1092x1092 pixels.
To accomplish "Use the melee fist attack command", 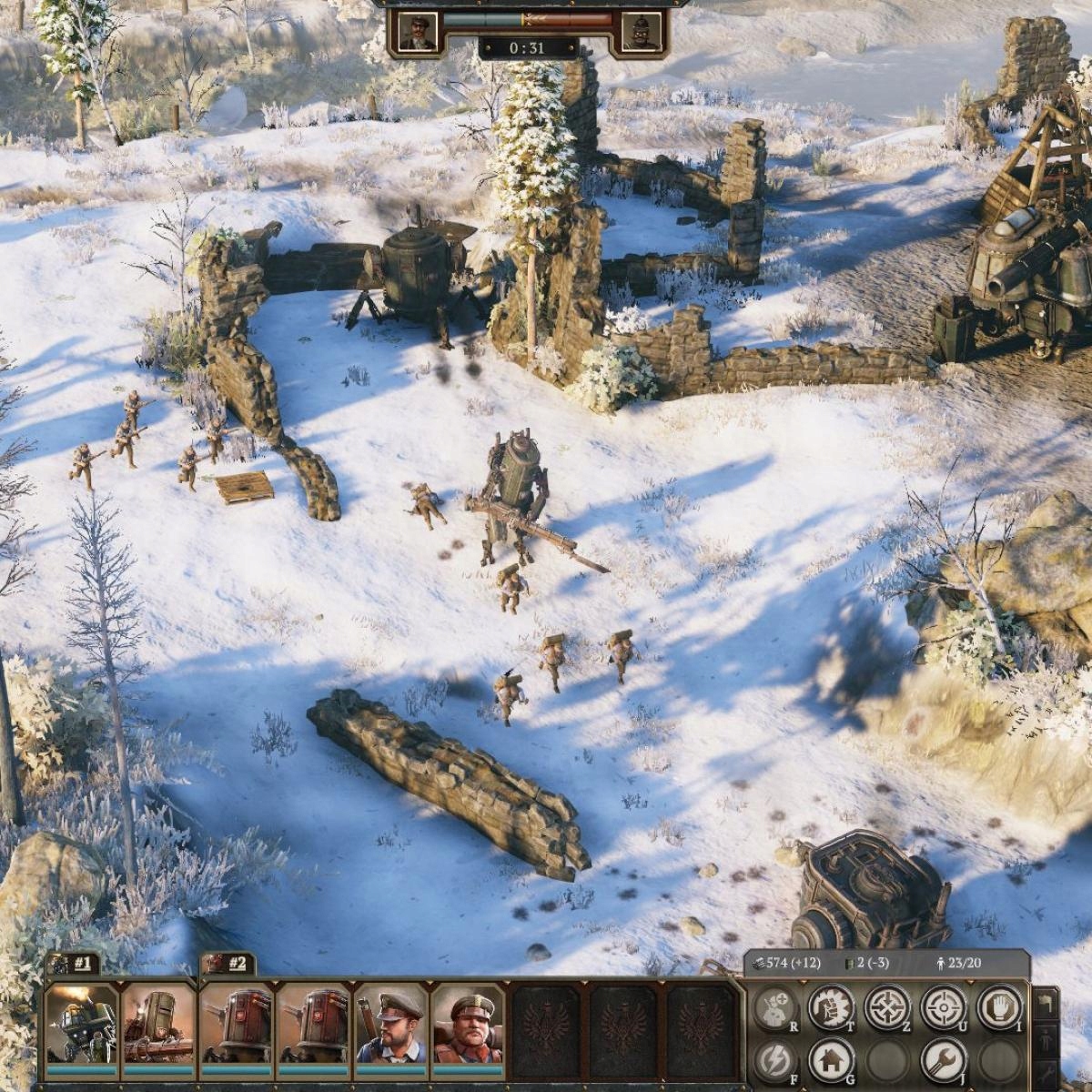I will pos(831,1007).
